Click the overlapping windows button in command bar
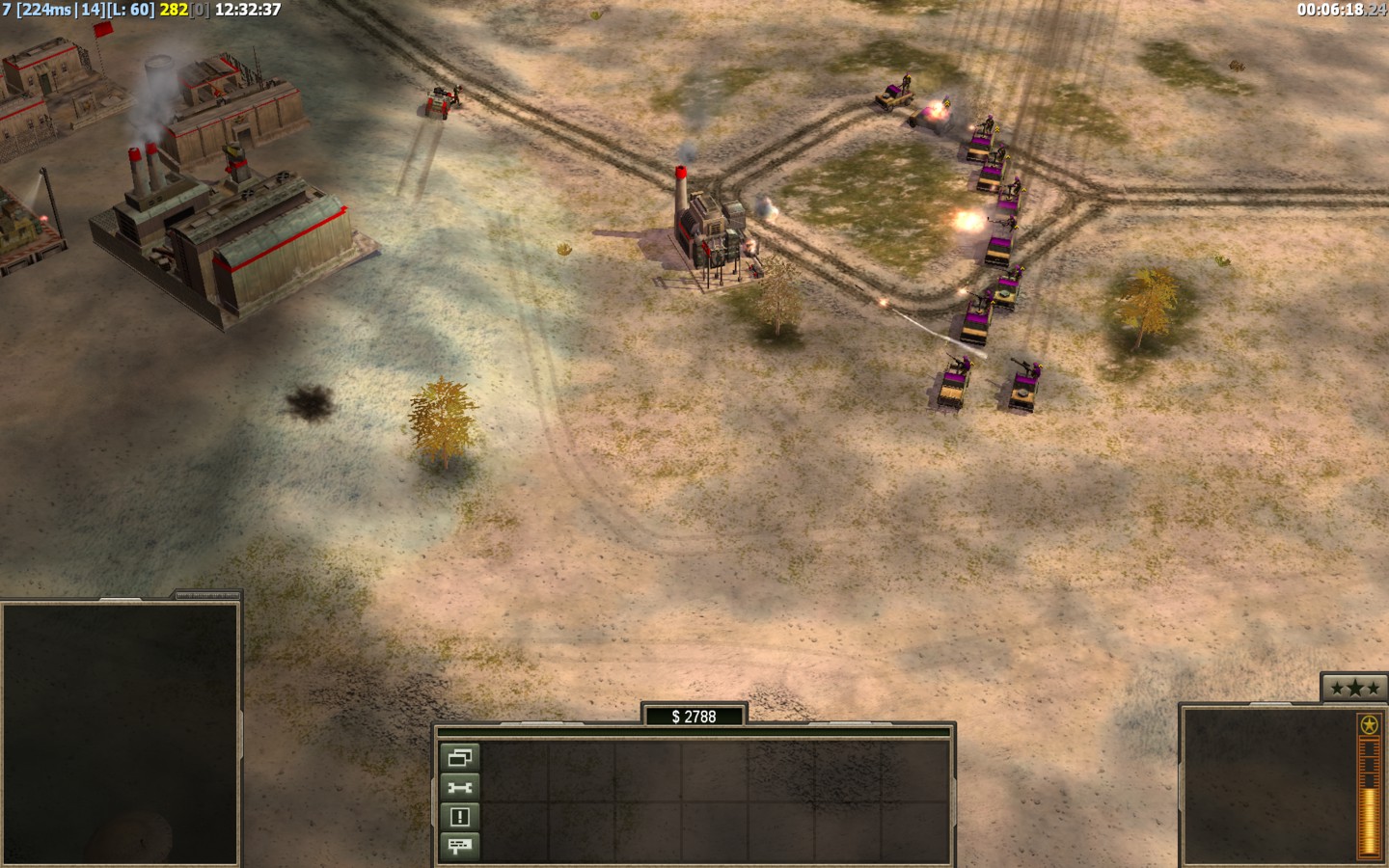1389x868 pixels. tap(460, 758)
